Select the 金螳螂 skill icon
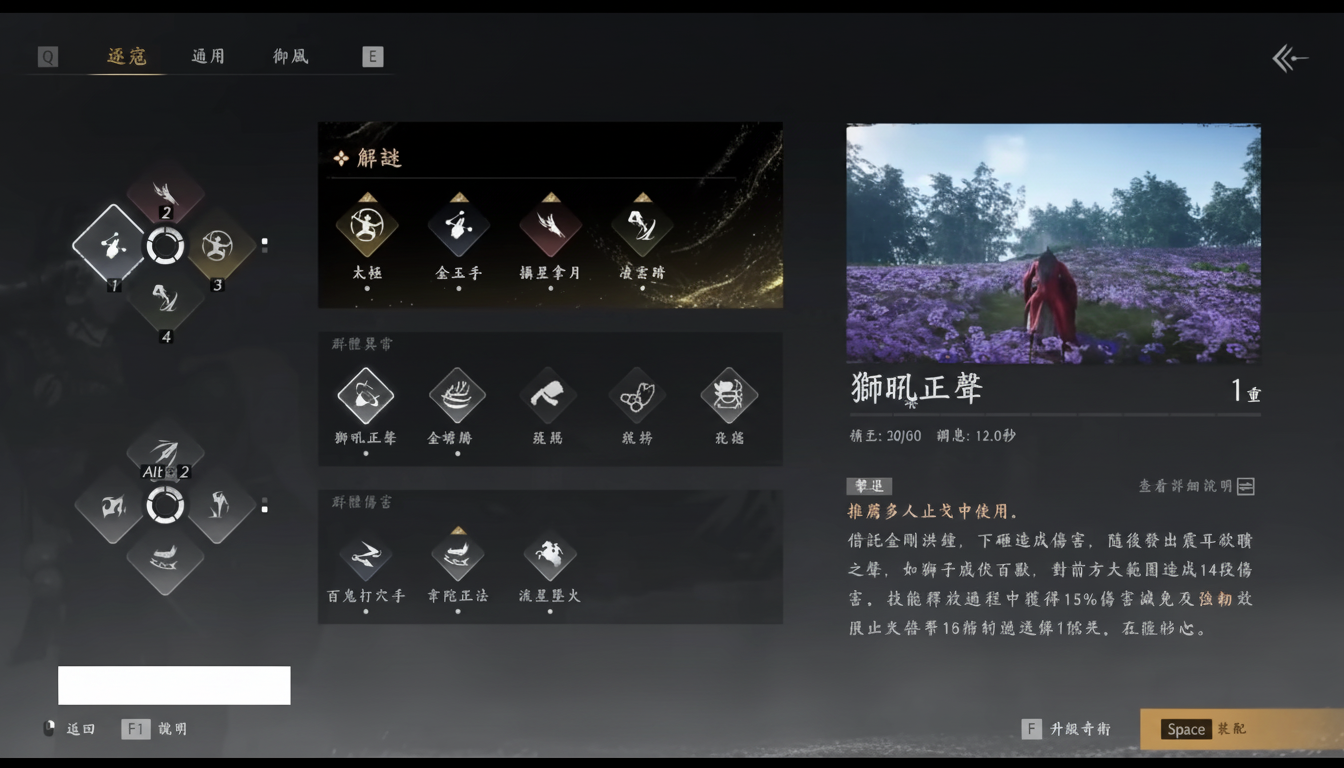 pyautogui.click(x=458, y=395)
